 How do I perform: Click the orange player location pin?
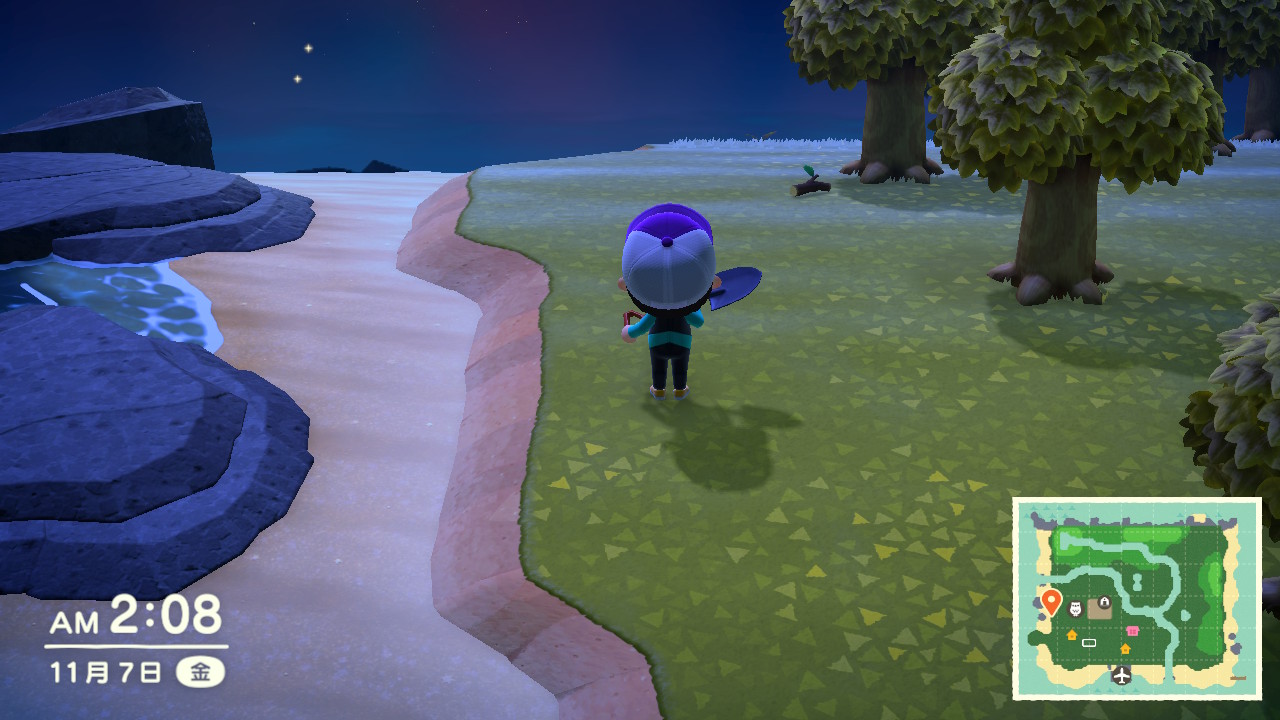(1051, 601)
